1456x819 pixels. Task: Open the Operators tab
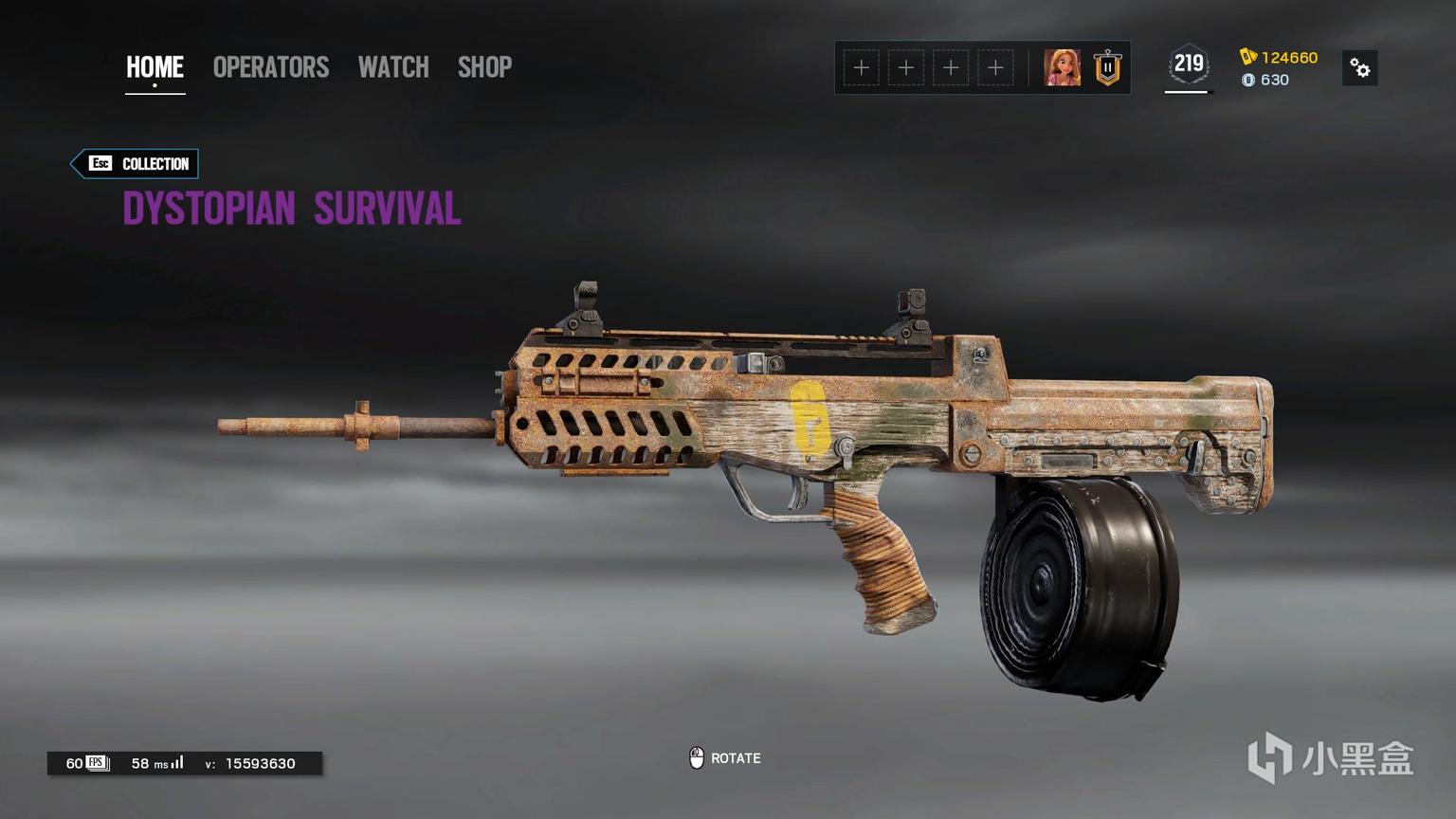tap(270, 67)
